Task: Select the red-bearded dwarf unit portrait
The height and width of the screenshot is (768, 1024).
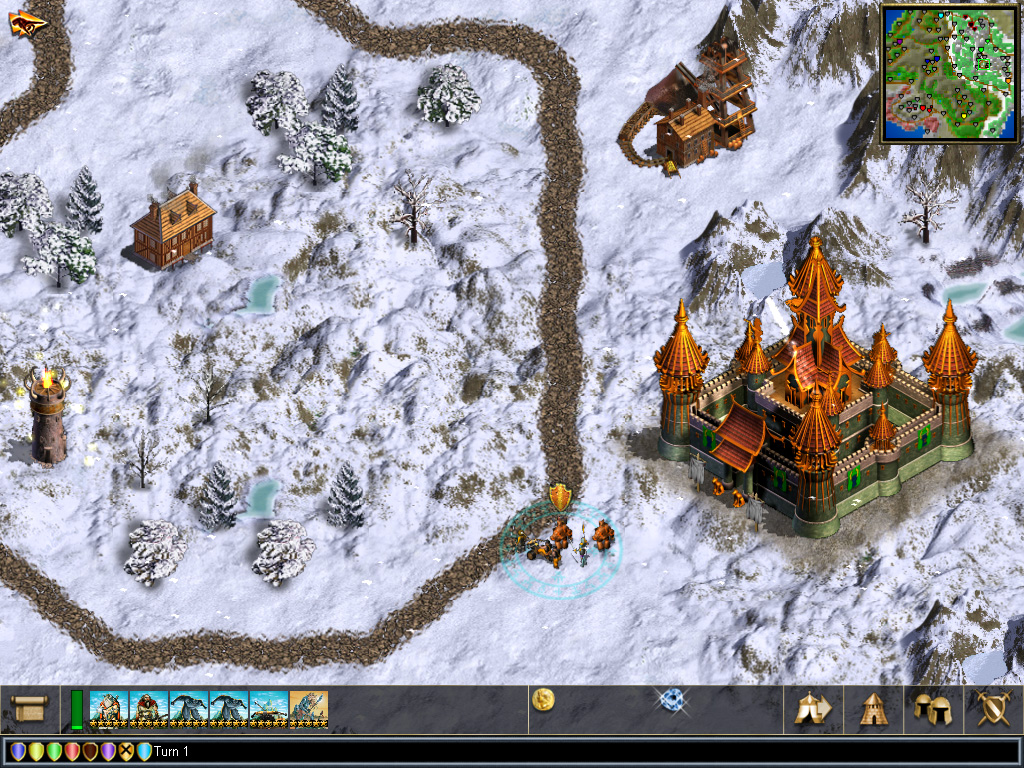Action: tap(149, 709)
